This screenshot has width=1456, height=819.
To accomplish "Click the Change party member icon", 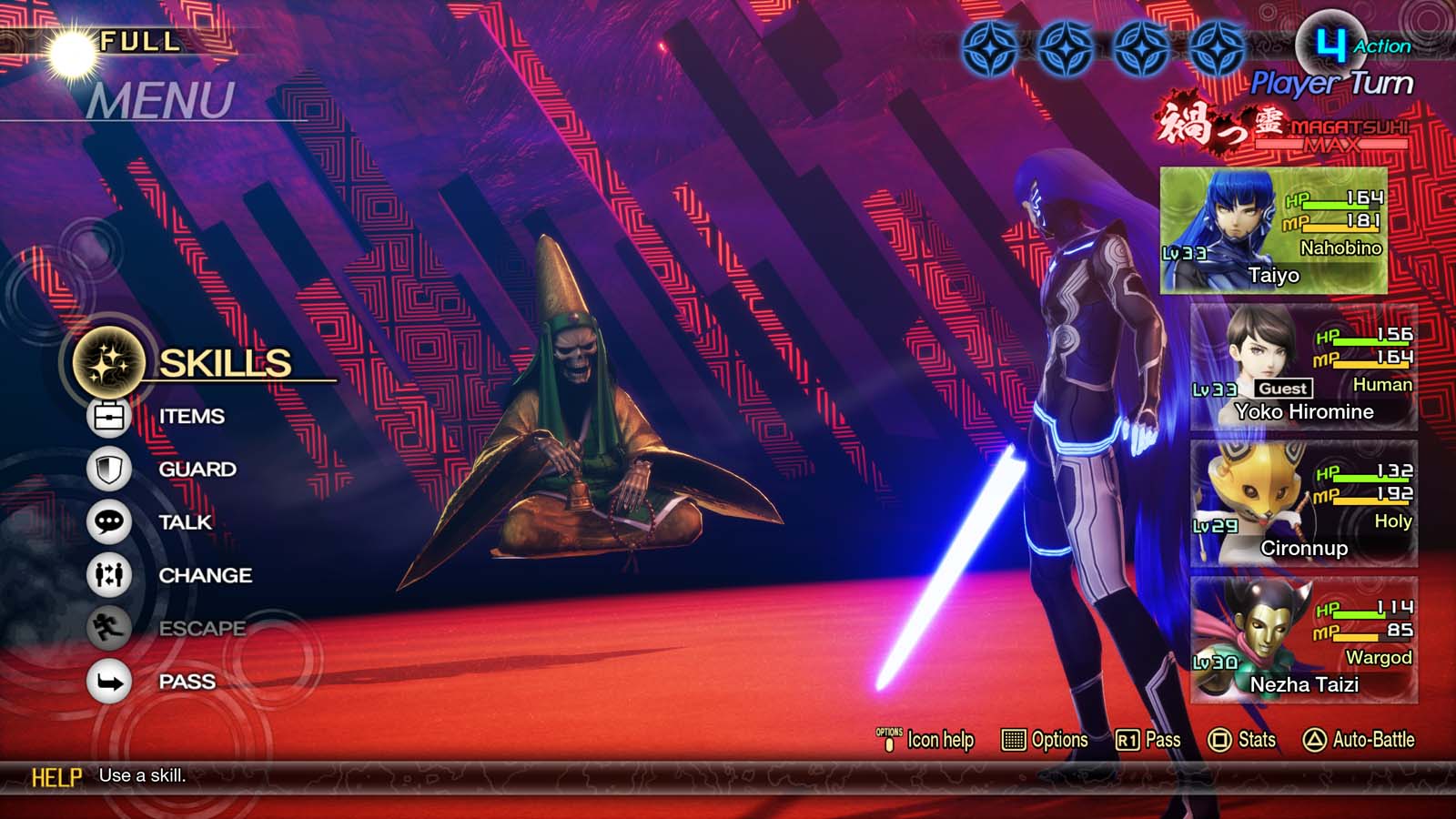I will pyautogui.click(x=109, y=575).
